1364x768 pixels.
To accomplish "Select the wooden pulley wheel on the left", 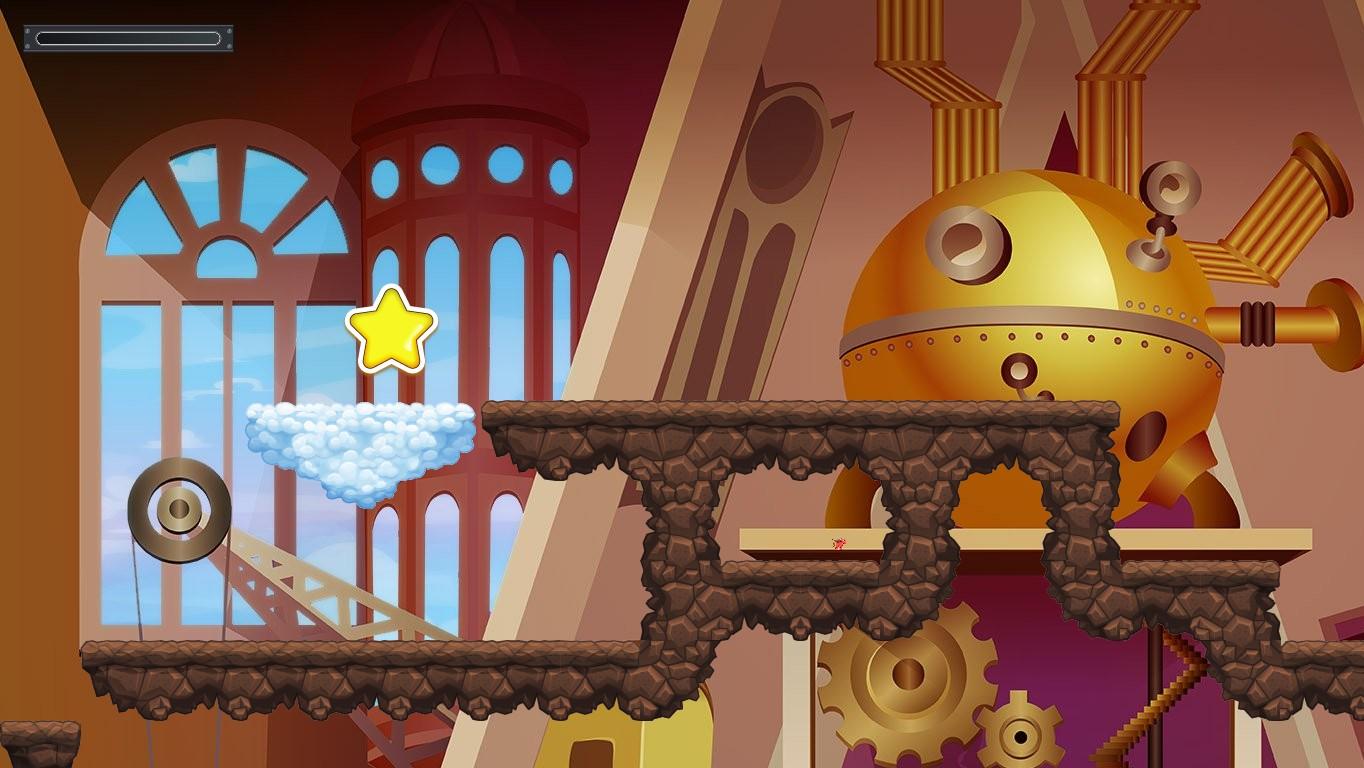I will click(178, 512).
